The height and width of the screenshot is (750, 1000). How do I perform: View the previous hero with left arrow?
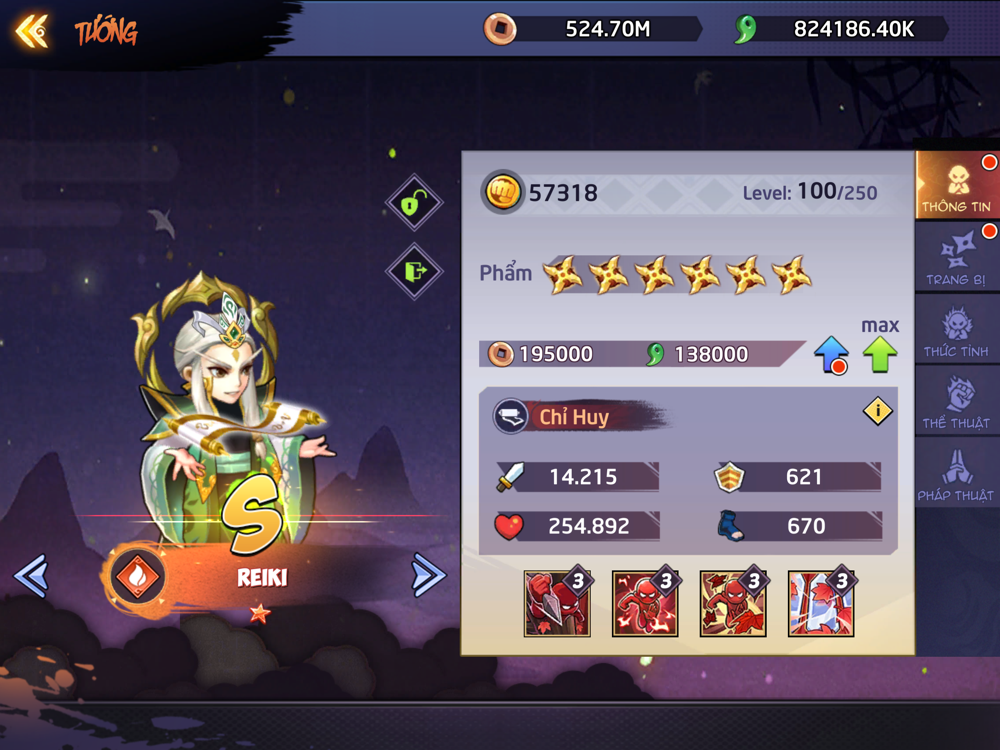pyautogui.click(x=31, y=575)
